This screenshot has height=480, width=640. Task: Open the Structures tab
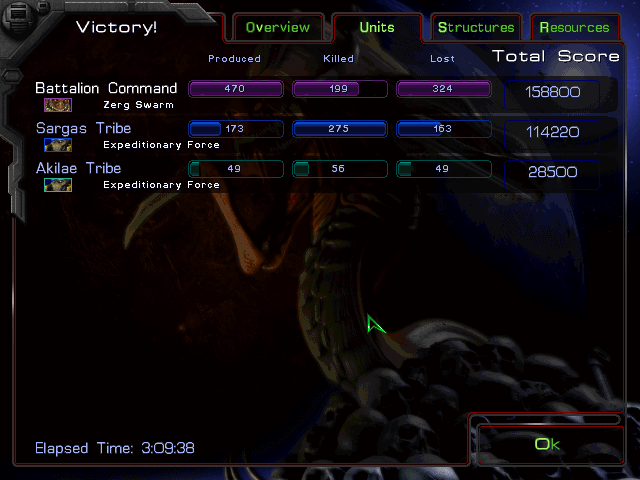(476, 27)
